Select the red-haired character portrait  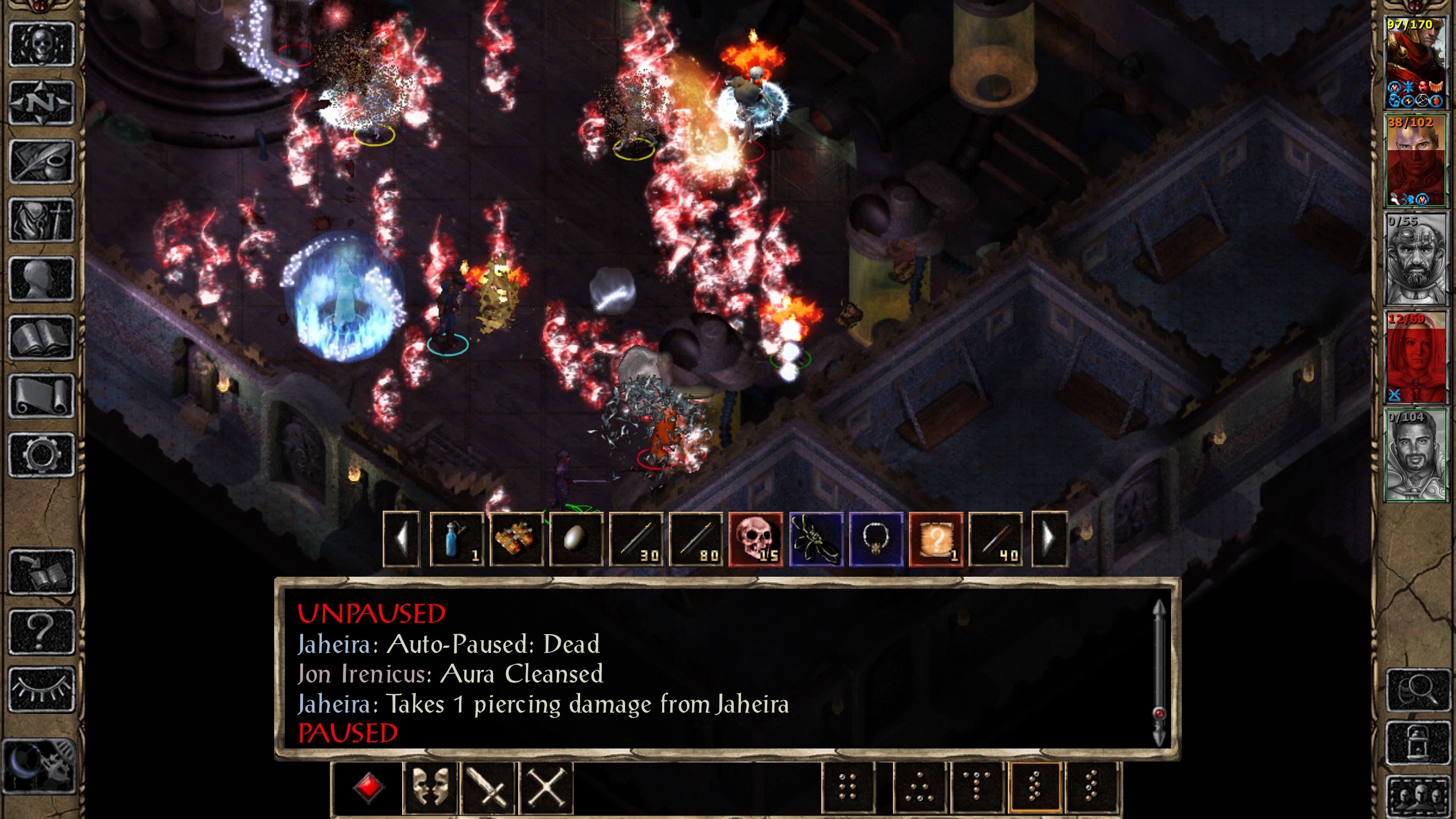(x=1416, y=357)
